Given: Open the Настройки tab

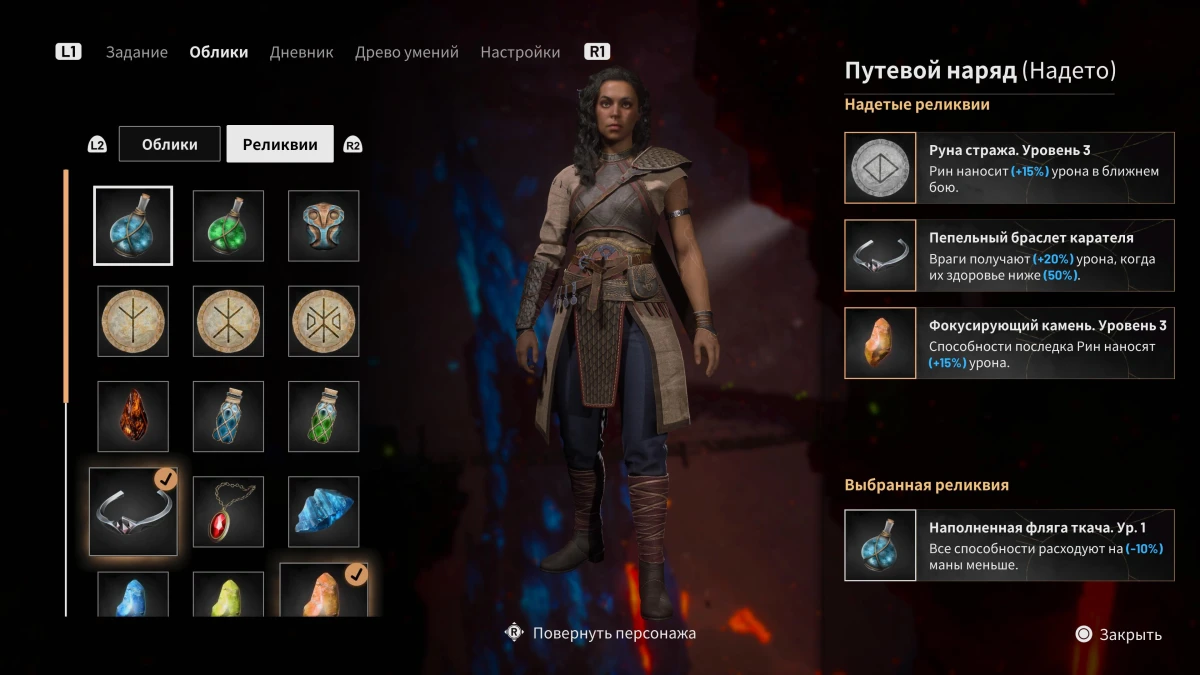Looking at the screenshot, I should click(520, 52).
